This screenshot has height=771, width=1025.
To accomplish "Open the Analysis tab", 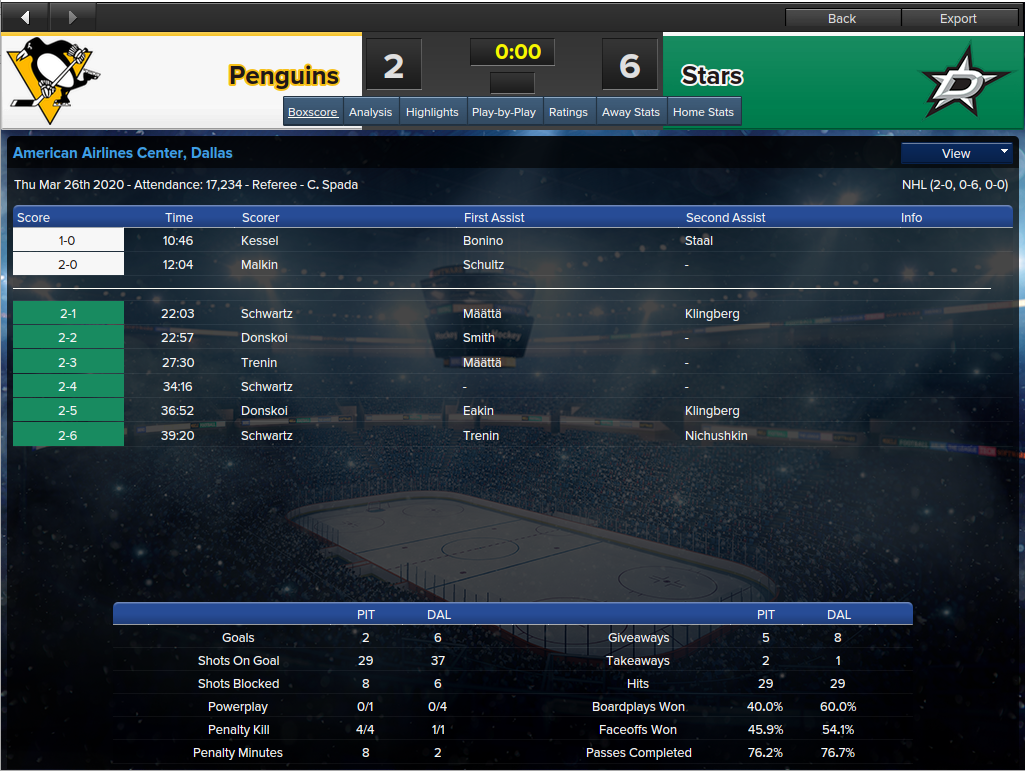I will tap(370, 112).
